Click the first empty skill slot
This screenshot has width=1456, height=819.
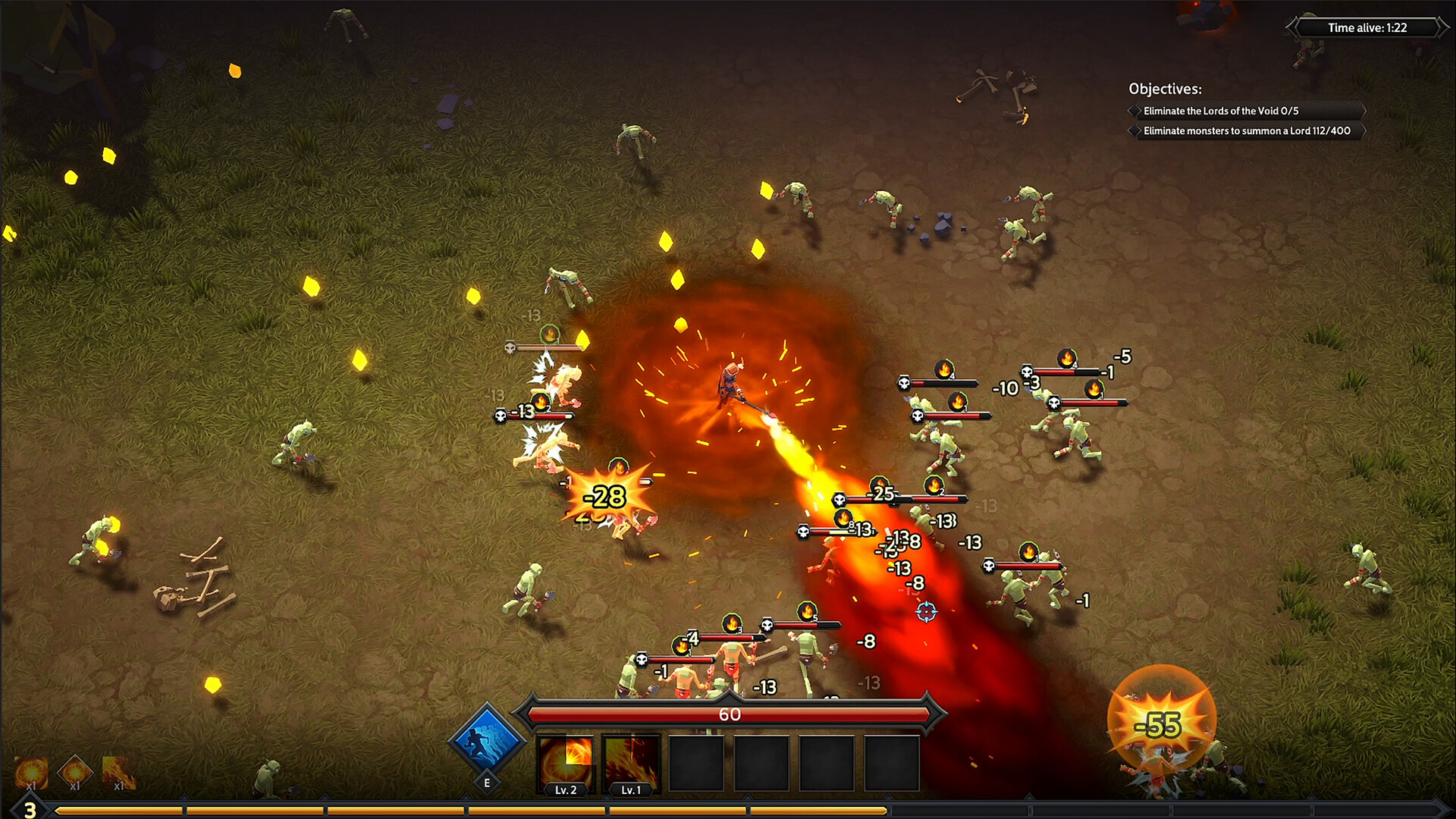tap(695, 762)
